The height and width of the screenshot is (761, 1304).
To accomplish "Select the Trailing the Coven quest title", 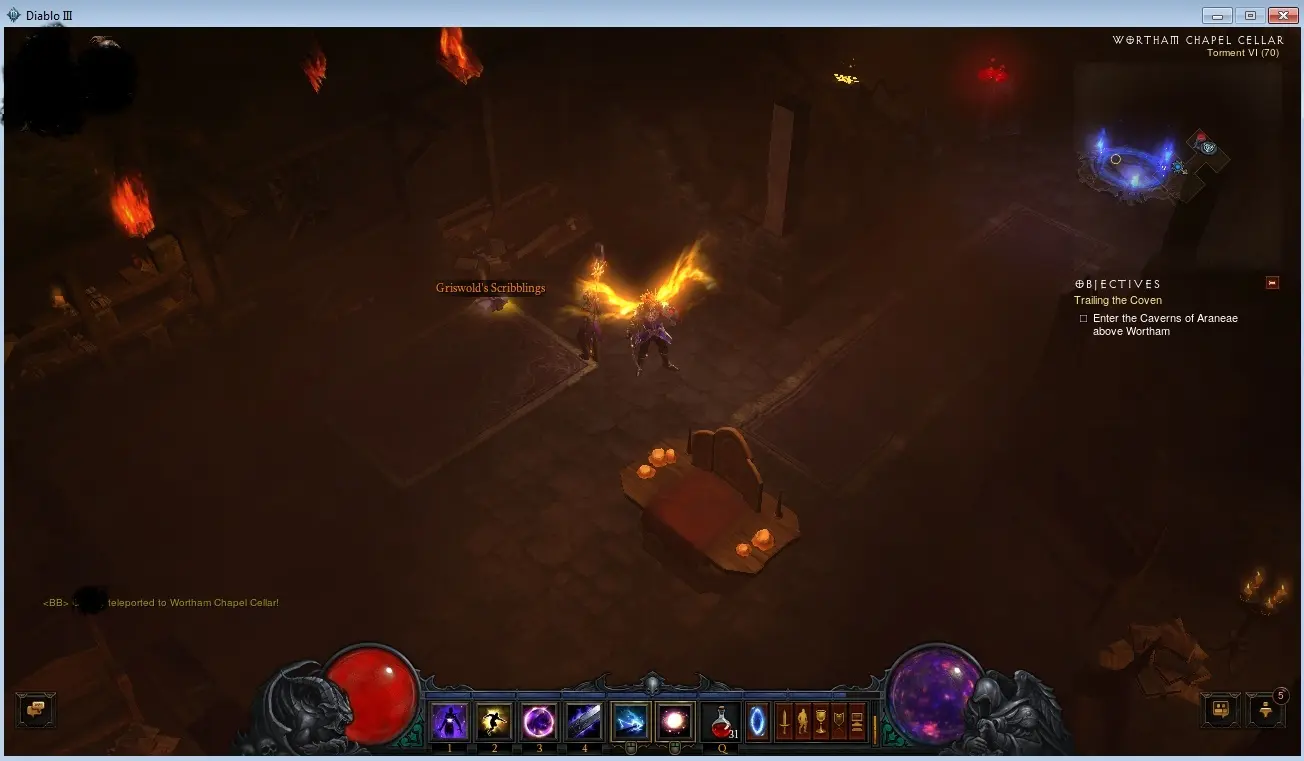I will (1117, 300).
